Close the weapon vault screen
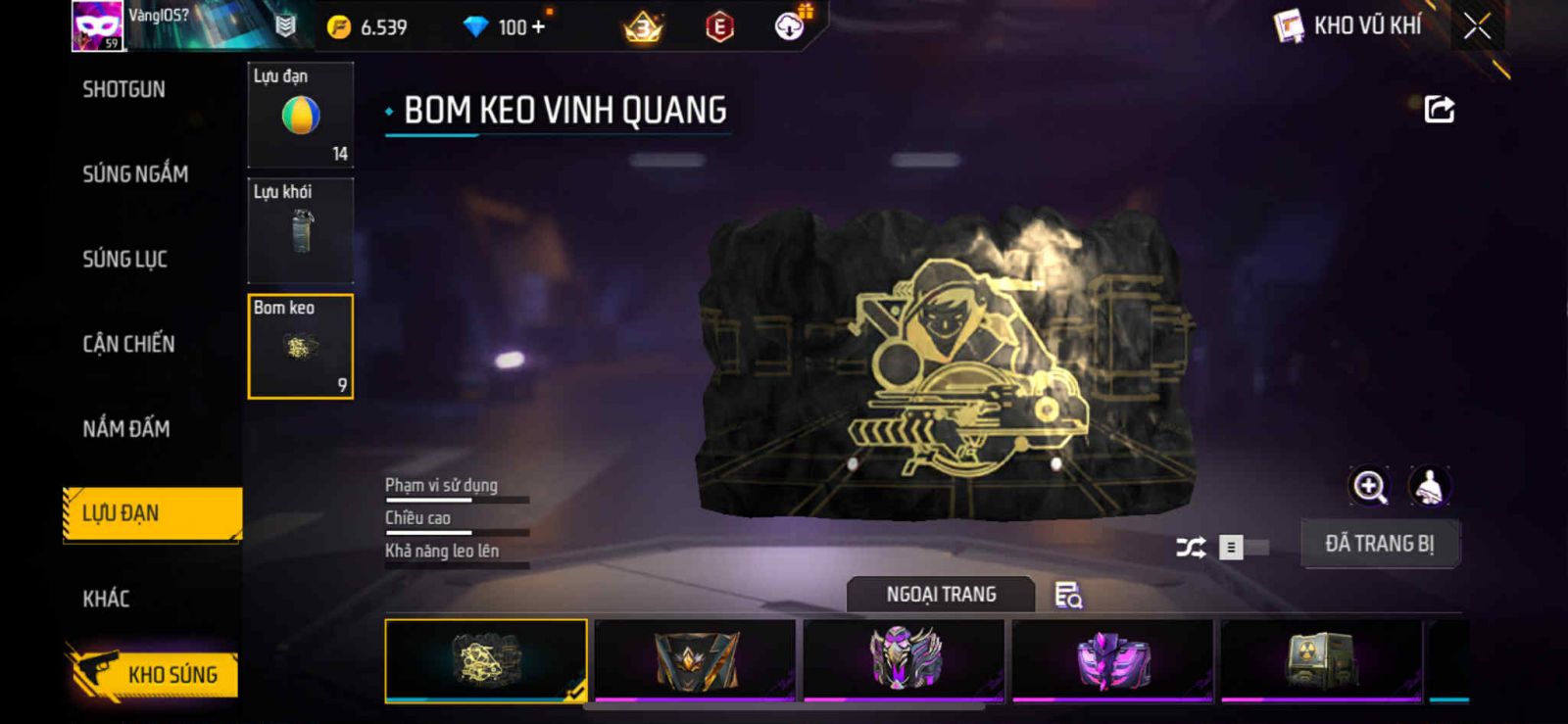Image resolution: width=1568 pixels, height=724 pixels. (x=1477, y=26)
